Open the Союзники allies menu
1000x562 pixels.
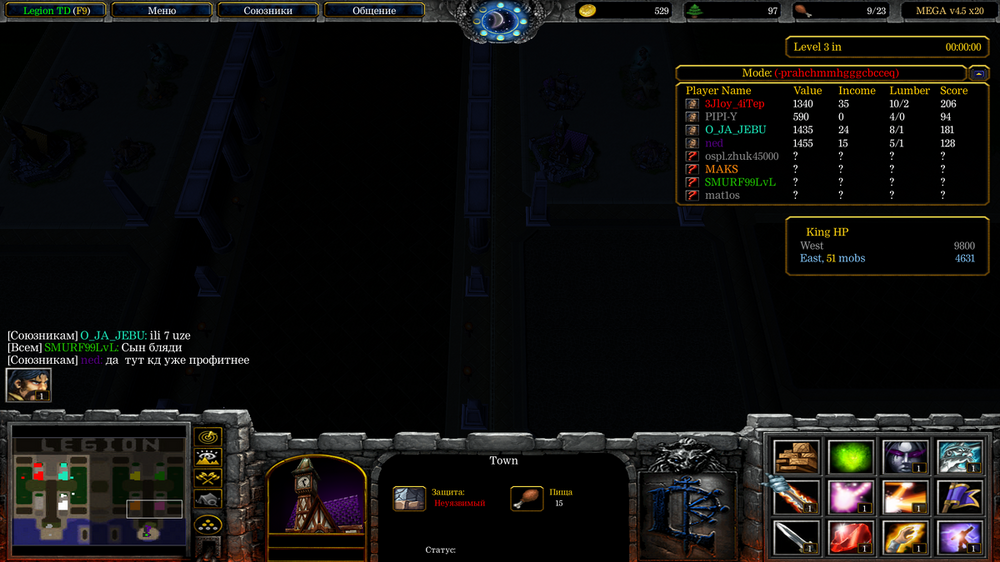pos(268,11)
